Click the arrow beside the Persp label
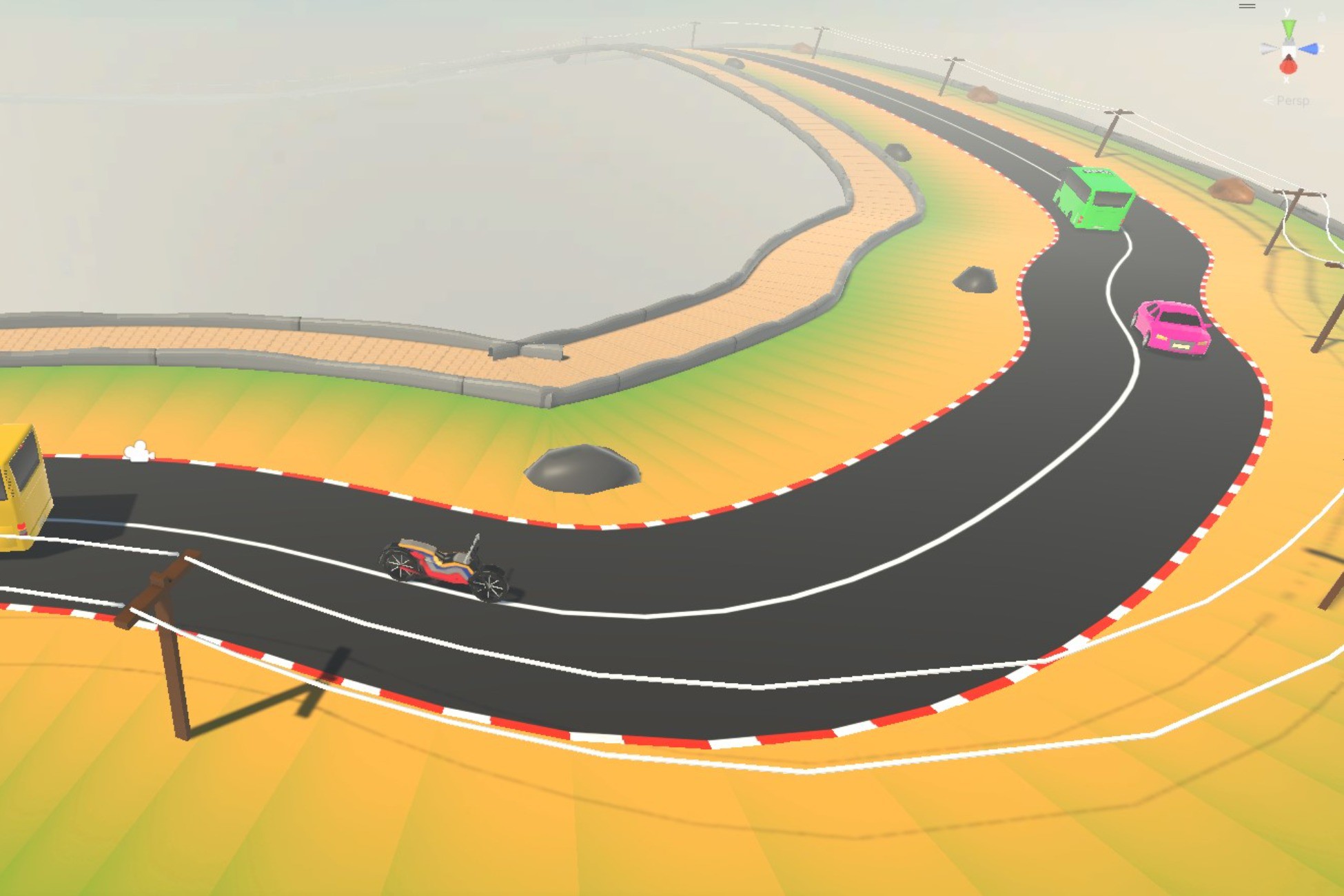 pos(1269,100)
